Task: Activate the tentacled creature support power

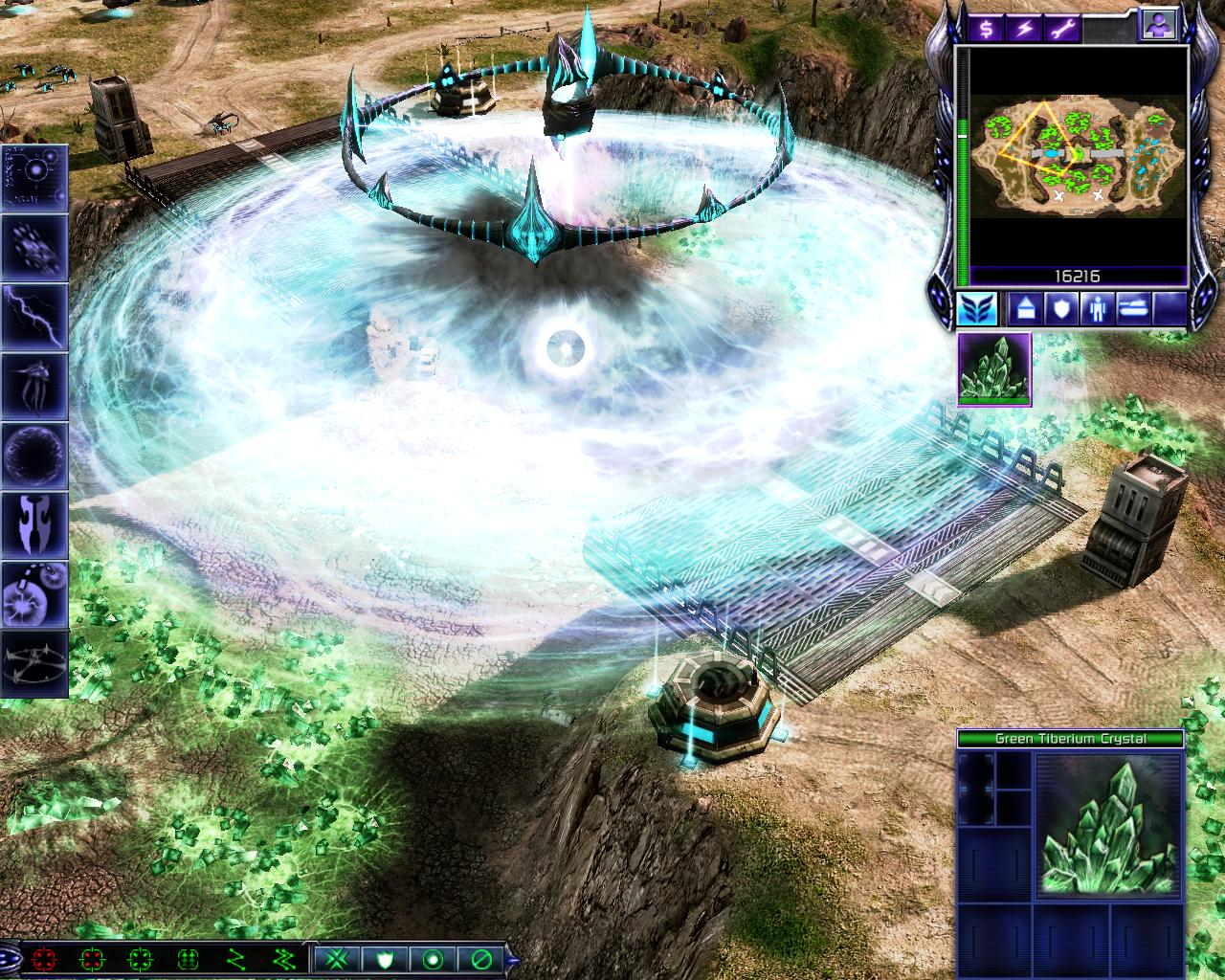Action: click(34, 386)
